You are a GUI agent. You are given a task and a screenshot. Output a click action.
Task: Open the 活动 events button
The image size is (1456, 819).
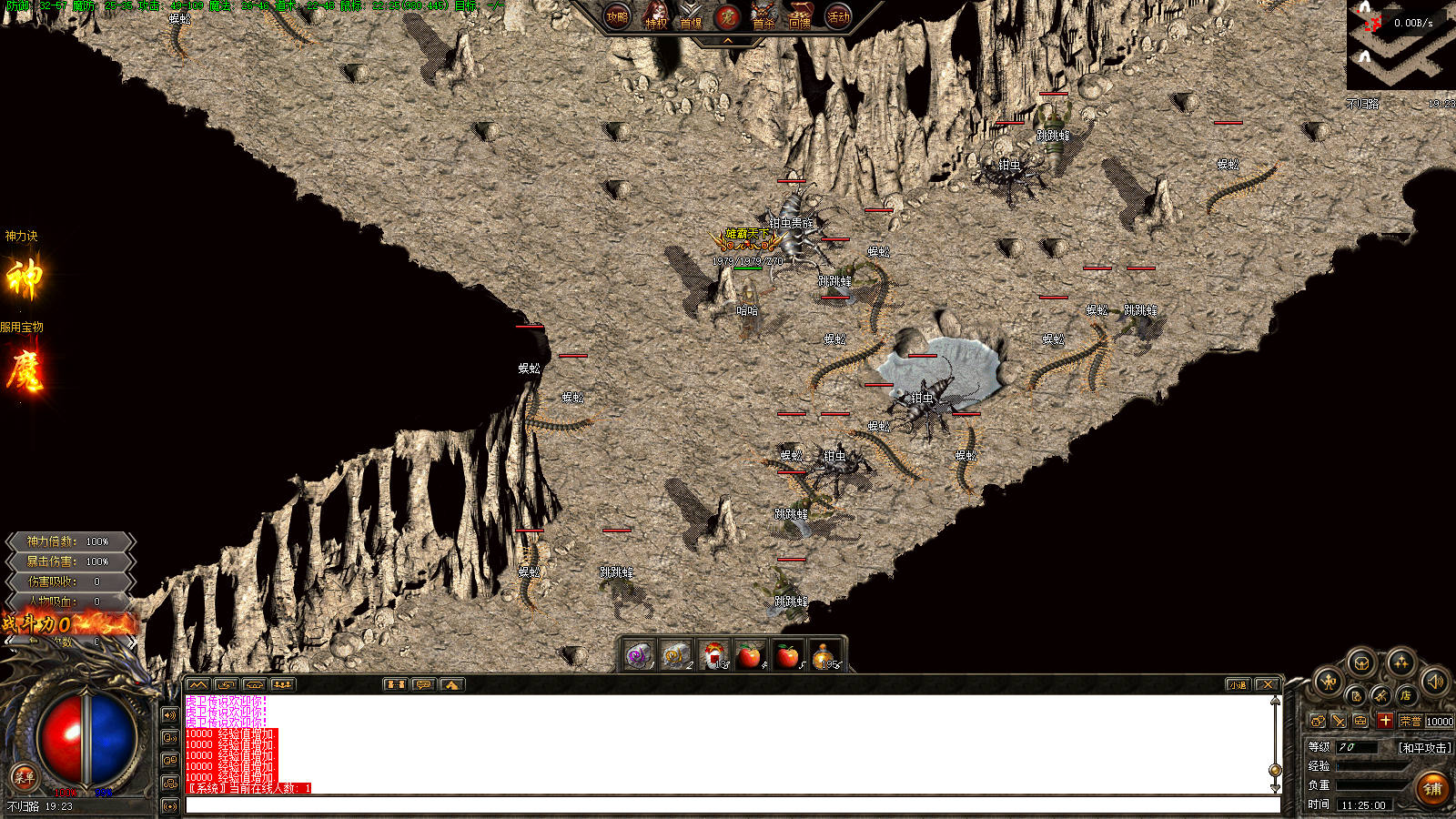pyautogui.click(x=837, y=16)
